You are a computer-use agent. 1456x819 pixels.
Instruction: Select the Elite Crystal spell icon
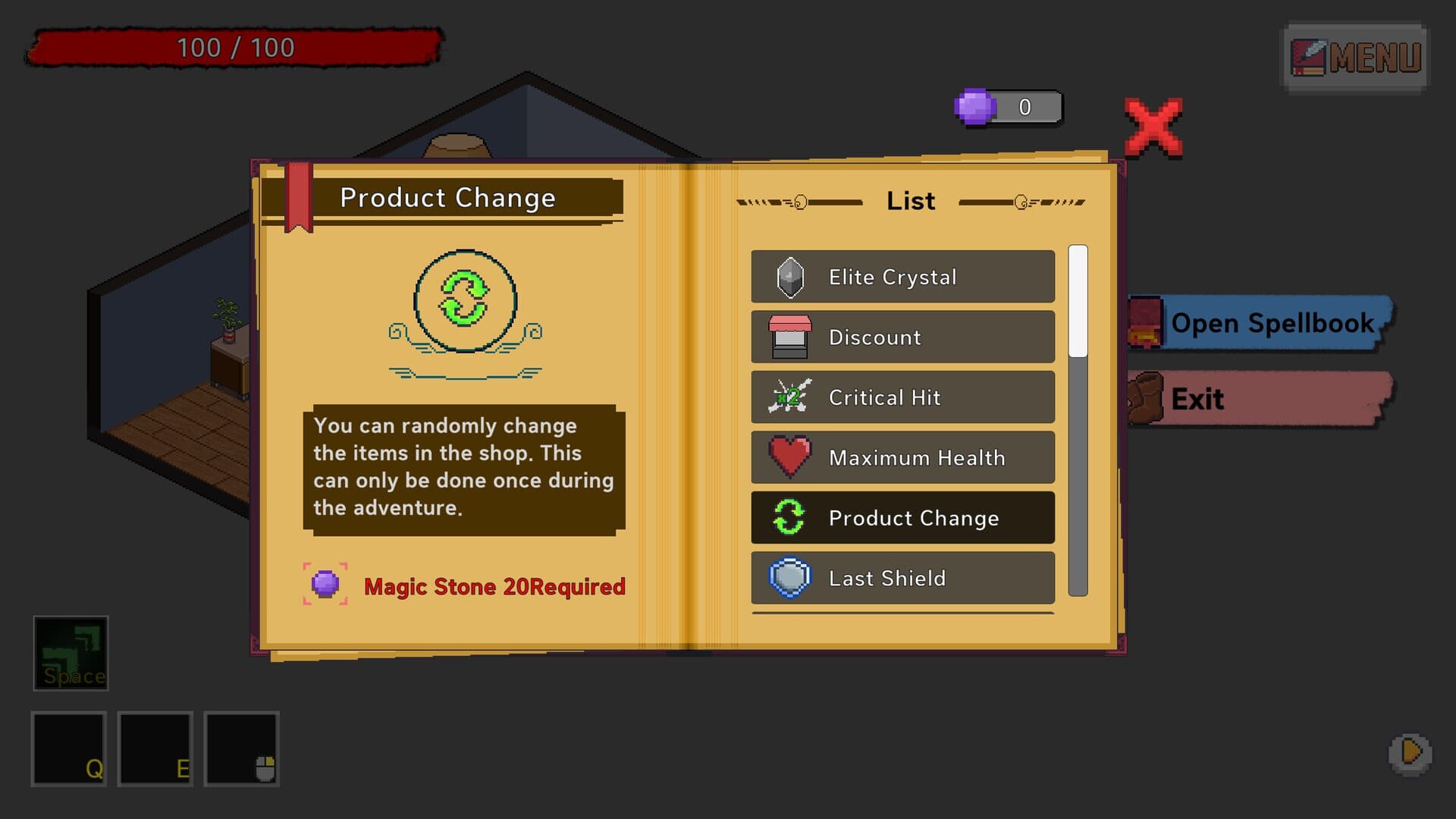coord(789,276)
